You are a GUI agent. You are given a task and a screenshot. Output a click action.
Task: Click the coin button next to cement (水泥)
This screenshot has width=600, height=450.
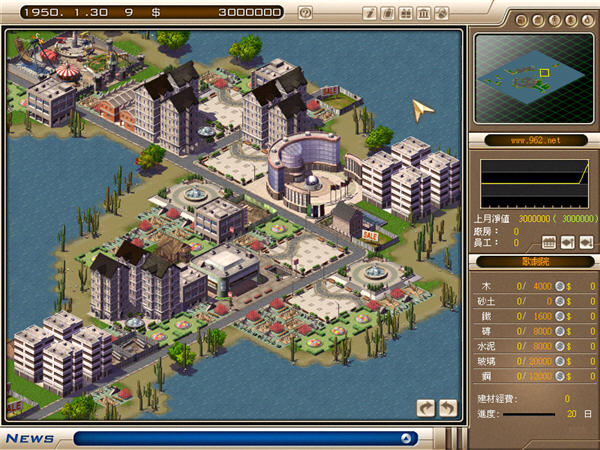point(560,346)
